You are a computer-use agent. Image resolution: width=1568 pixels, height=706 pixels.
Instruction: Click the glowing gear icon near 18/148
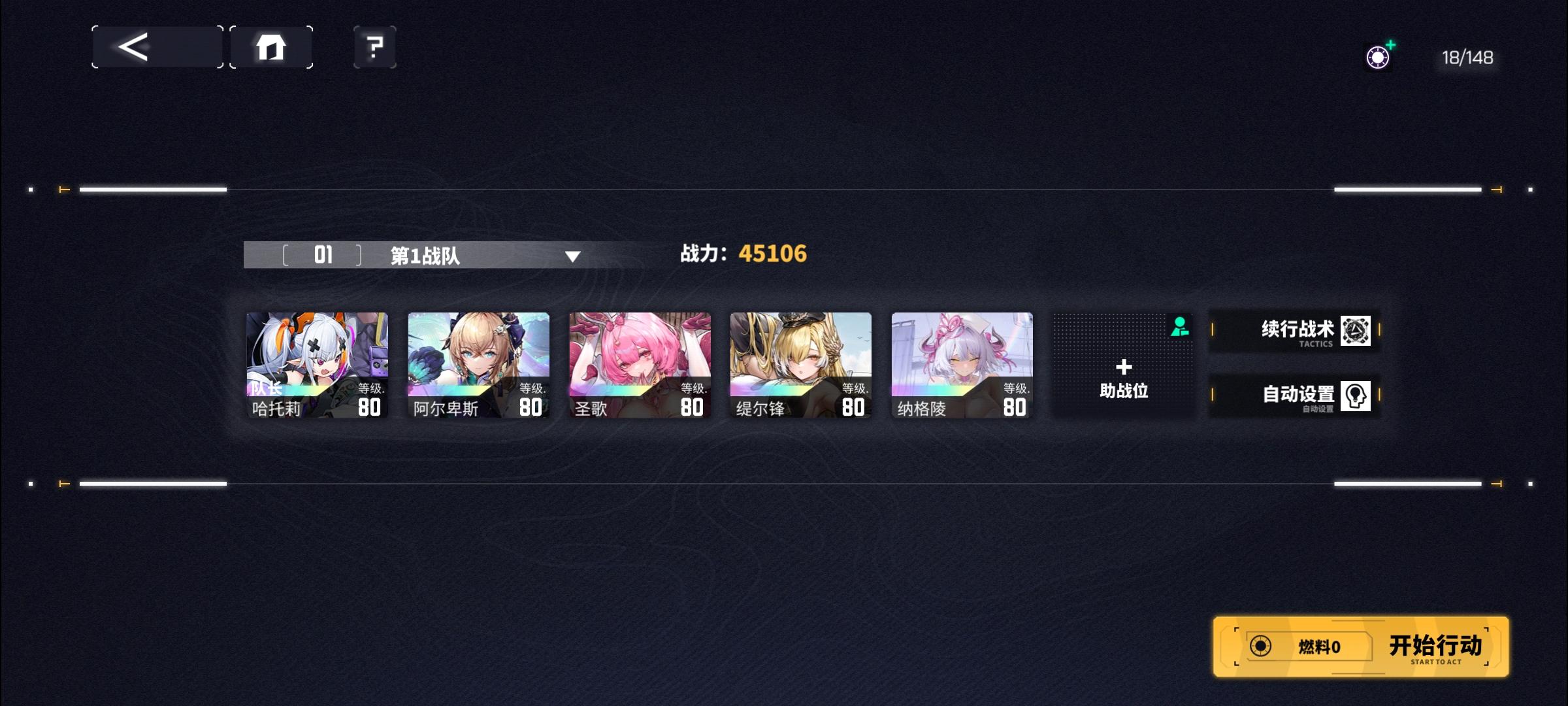click(1379, 57)
